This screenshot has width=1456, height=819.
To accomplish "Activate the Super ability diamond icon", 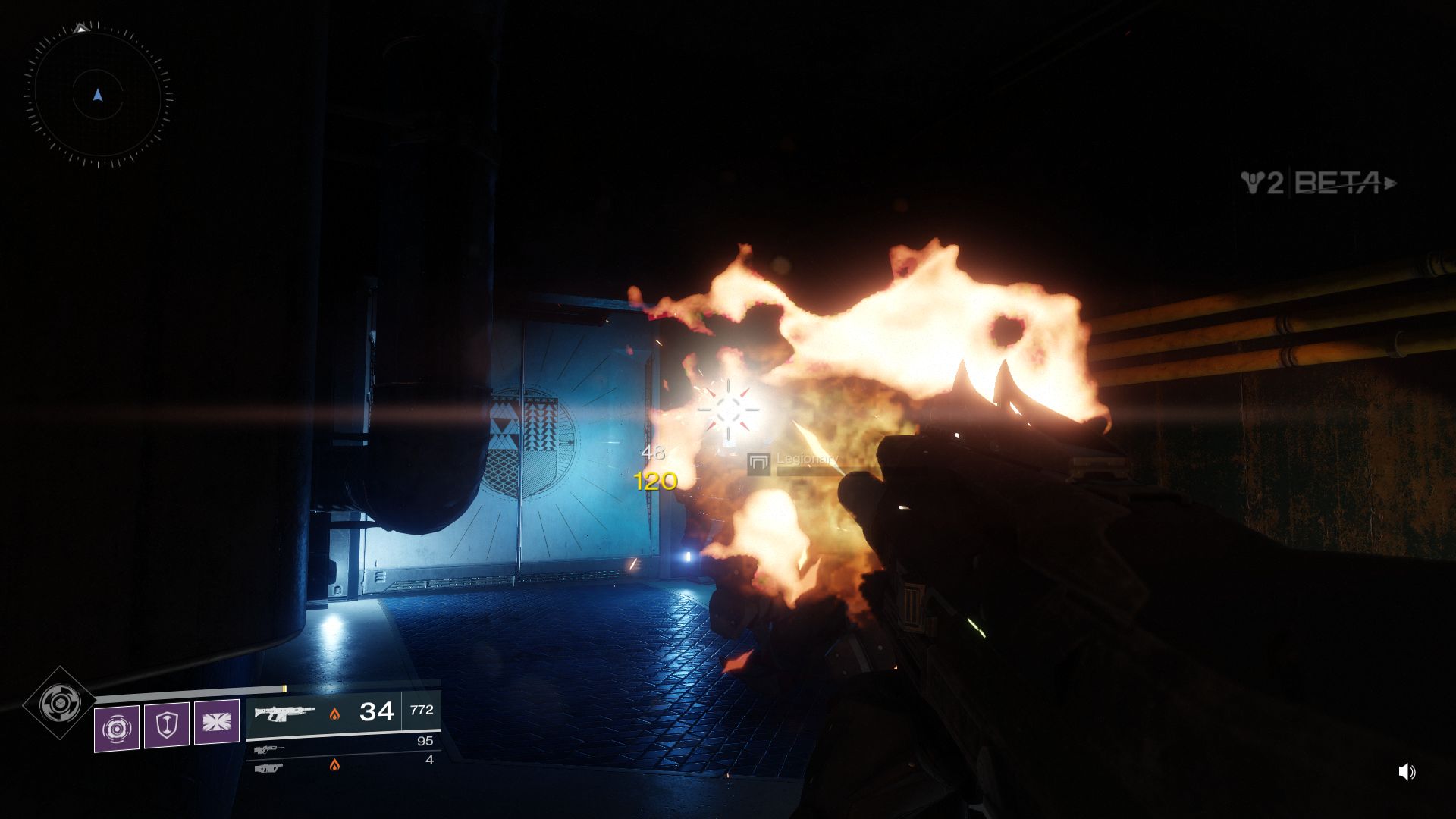I will point(59,704).
